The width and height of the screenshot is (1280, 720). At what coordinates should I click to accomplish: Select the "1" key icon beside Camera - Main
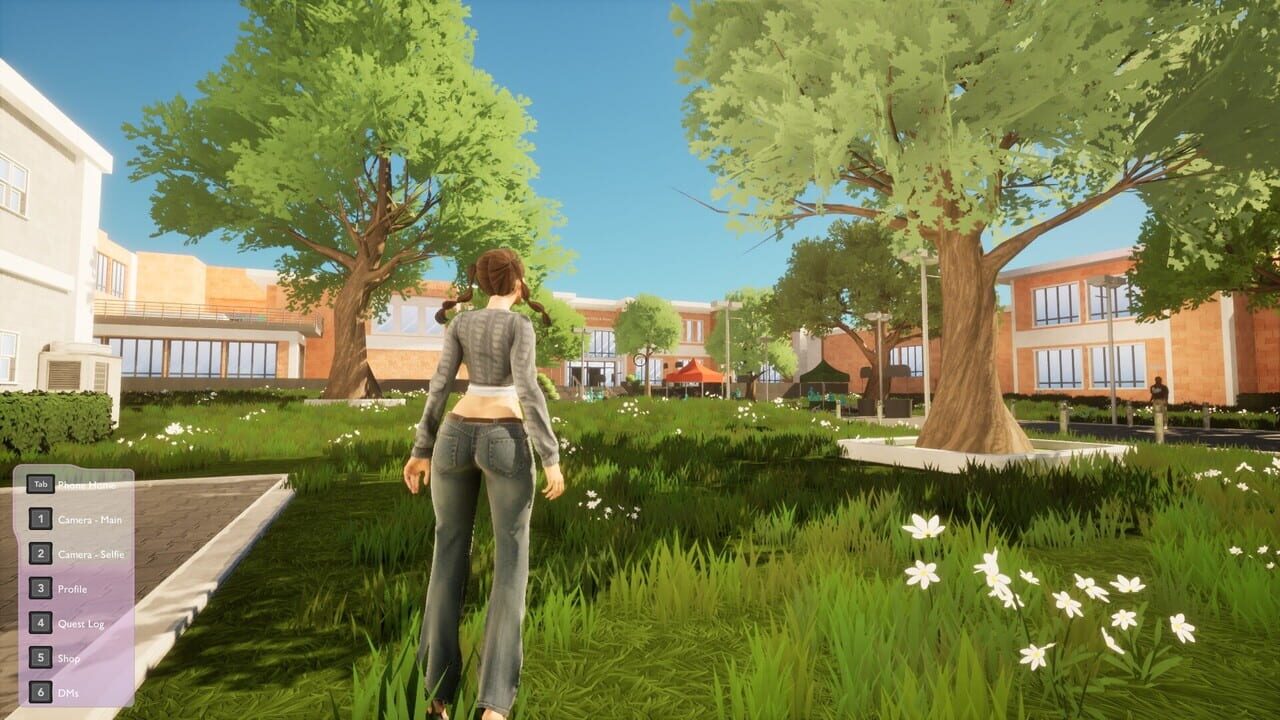[x=41, y=519]
